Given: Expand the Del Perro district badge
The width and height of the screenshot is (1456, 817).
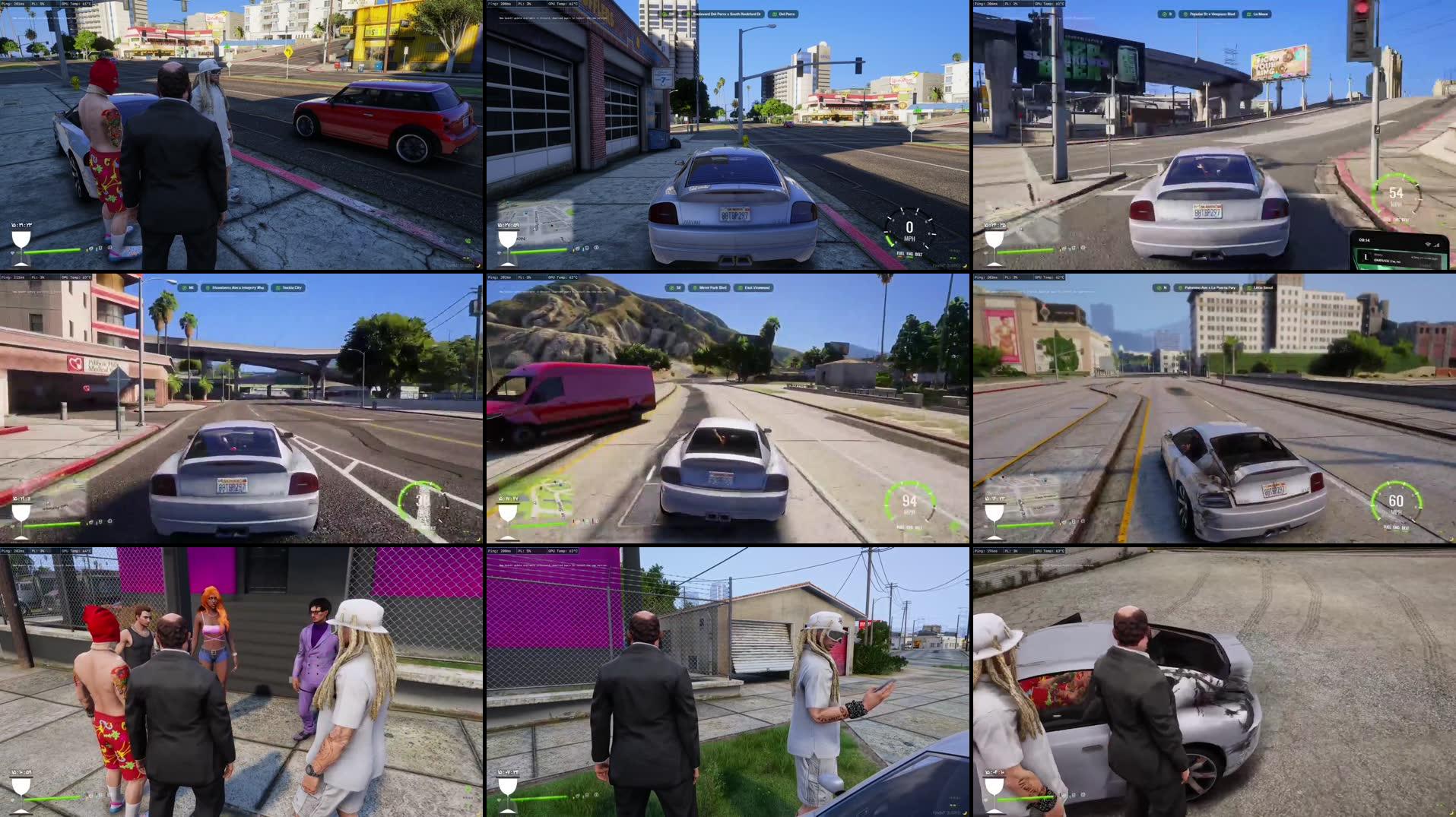Looking at the screenshot, I should click(785, 13).
